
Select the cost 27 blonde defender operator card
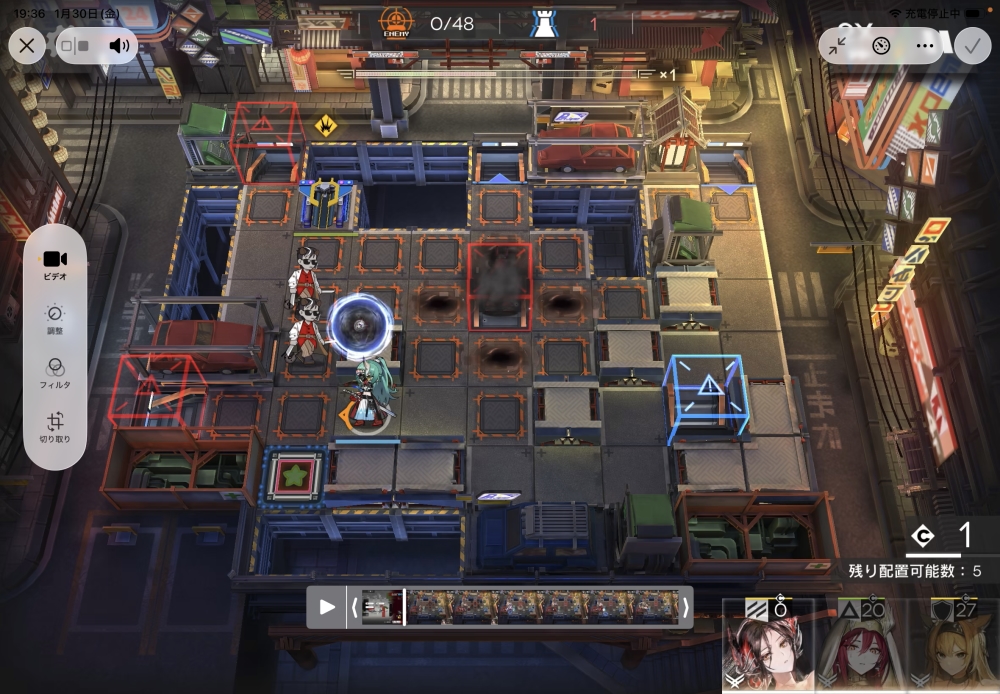pyautogui.click(x=952, y=648)
